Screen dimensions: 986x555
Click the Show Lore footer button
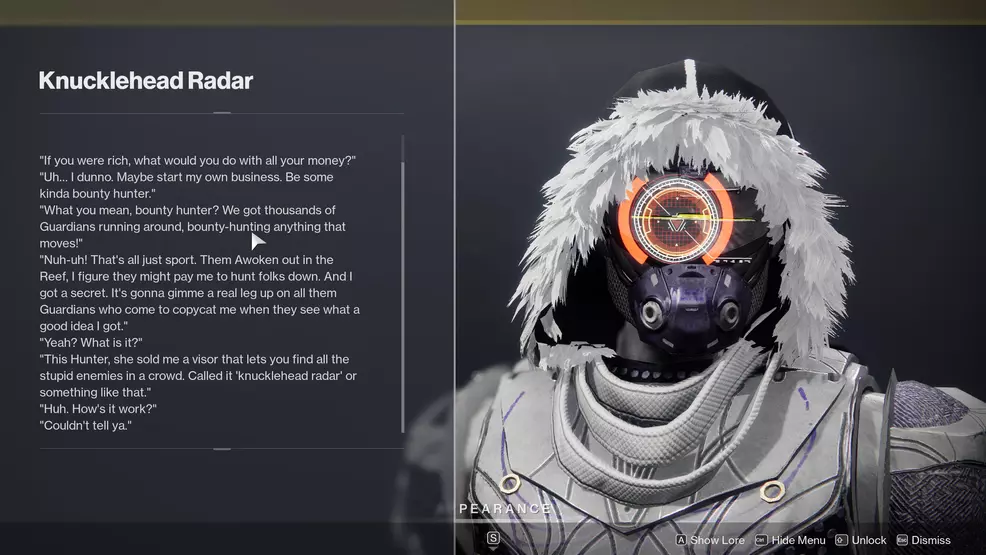click(x=710, y=540)
